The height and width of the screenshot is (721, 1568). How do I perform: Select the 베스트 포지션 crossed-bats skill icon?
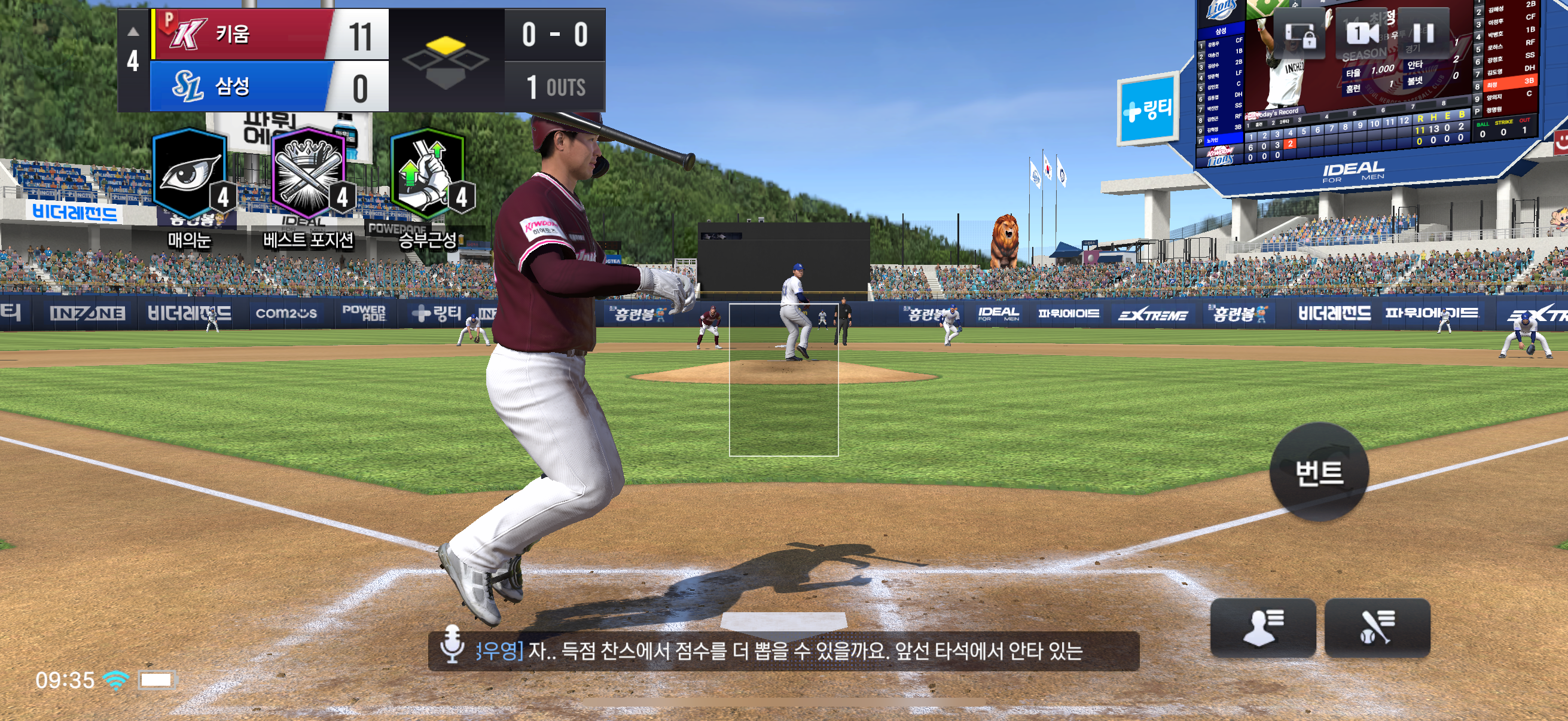(309, 175)
